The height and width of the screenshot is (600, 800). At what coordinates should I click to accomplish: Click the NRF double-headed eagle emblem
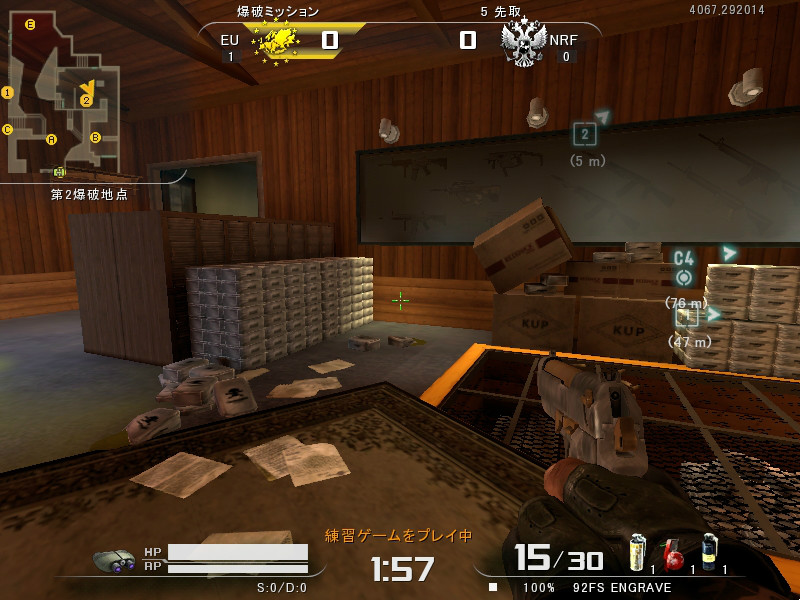(522, 43)
